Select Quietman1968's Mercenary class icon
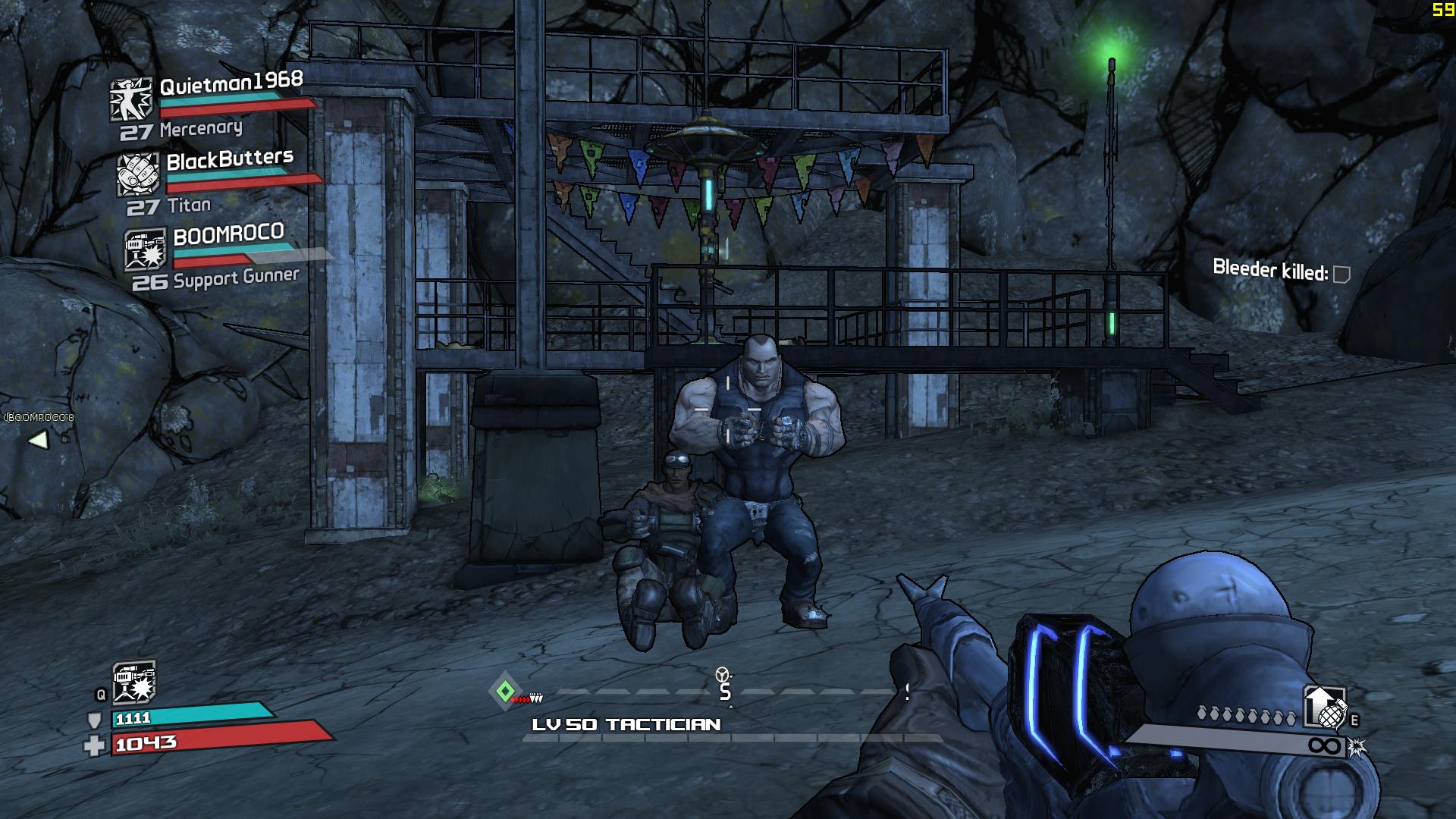The width and height of the screenshot is (1456, 819). pos(131,99)
